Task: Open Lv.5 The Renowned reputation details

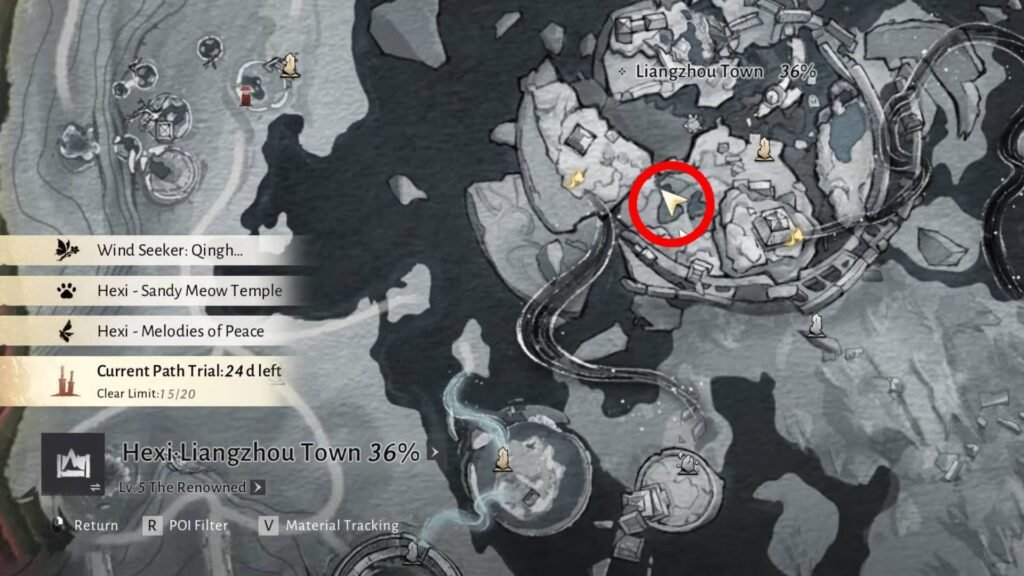Action: tap(258, 487)
